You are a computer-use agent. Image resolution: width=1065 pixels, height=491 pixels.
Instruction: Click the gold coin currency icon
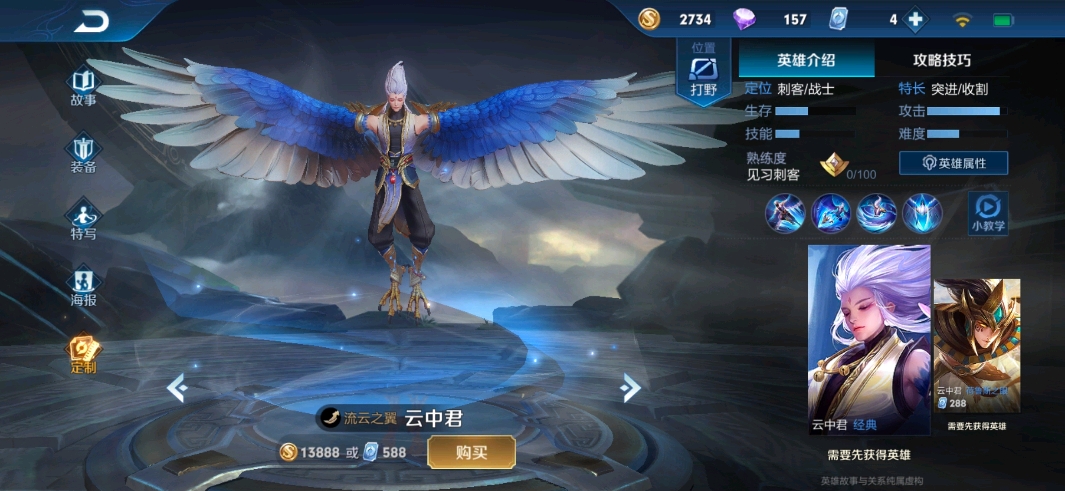pos(650,20)
